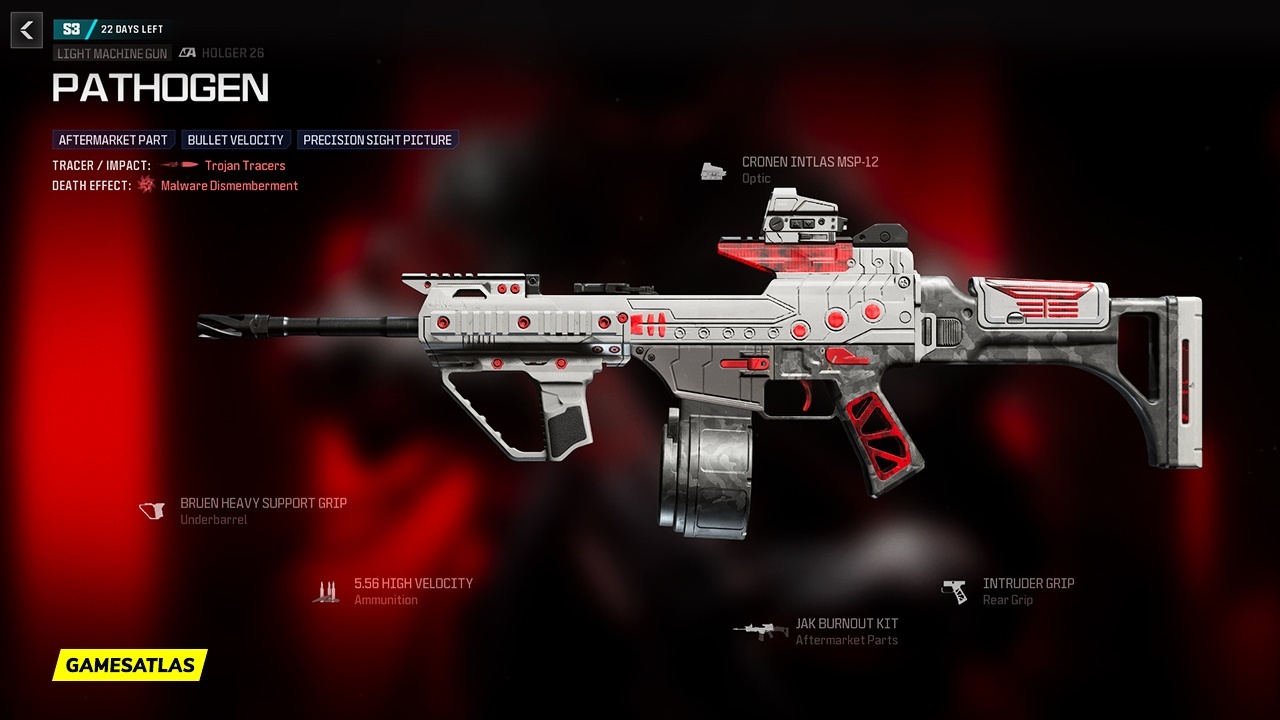Select the Light Machine Gun category label
The width and height of the screenshot is (1280, 720).
[110, 53]
